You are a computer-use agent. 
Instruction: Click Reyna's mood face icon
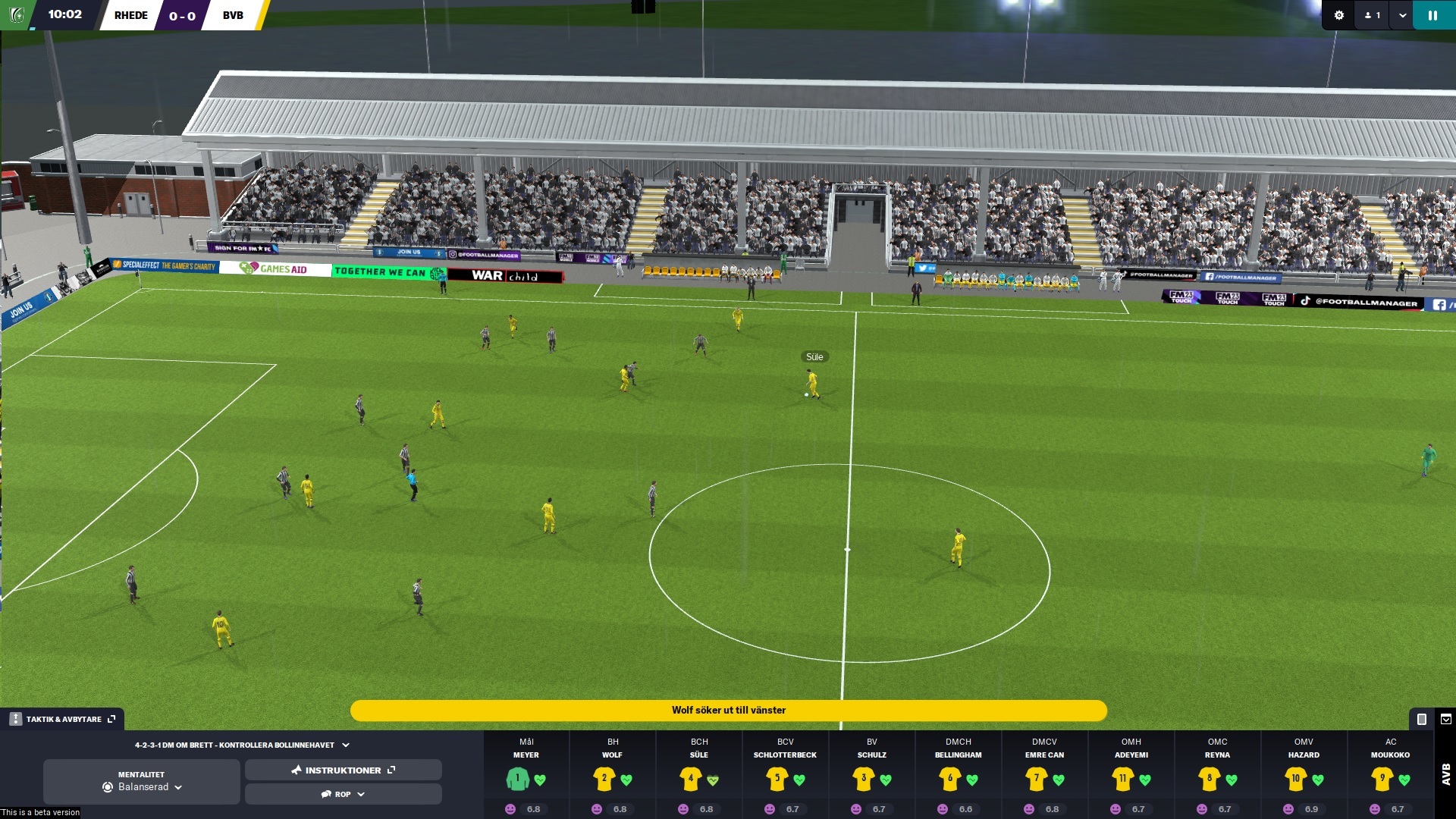(x=1200, y=810)
